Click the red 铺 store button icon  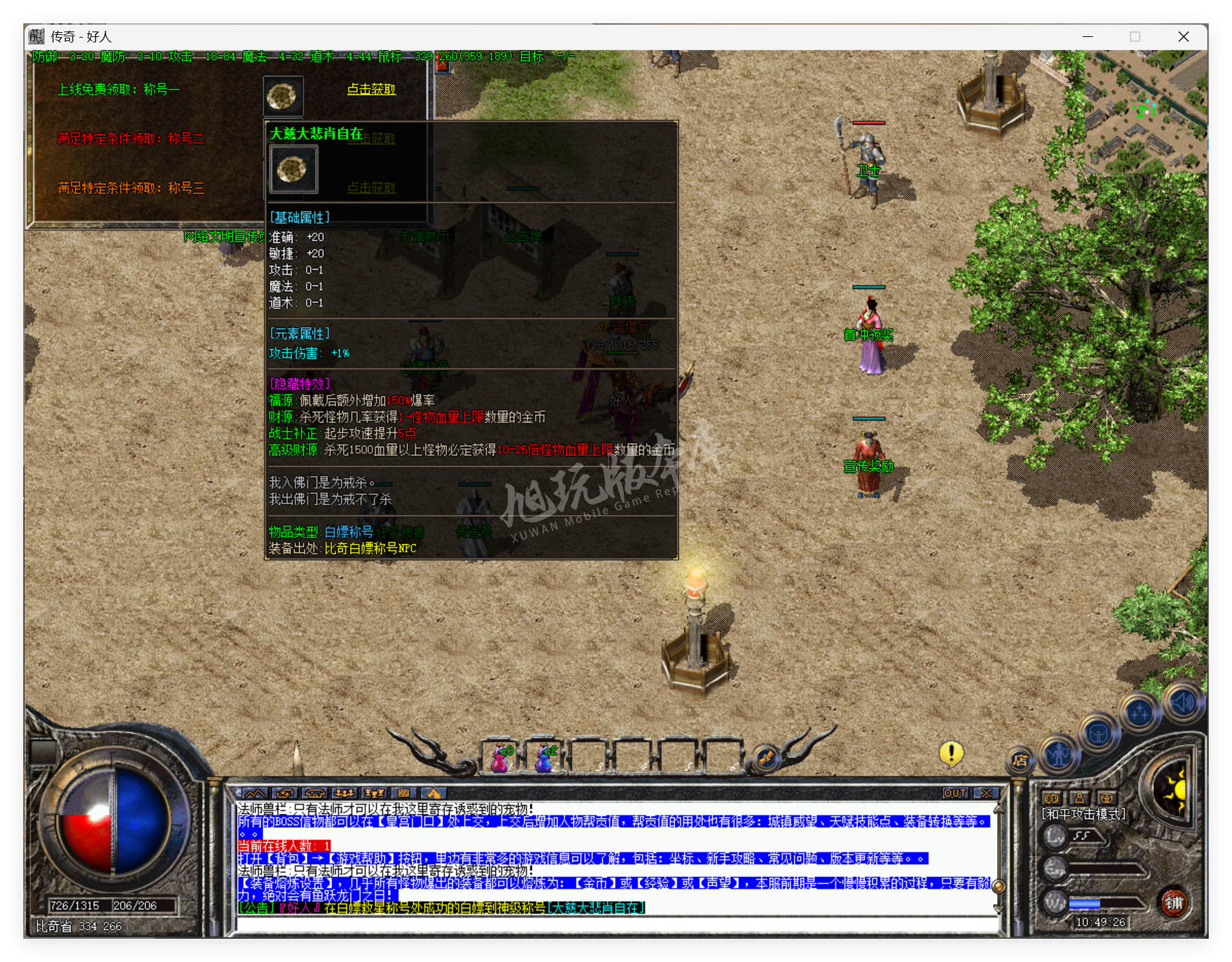(1176, 903)
